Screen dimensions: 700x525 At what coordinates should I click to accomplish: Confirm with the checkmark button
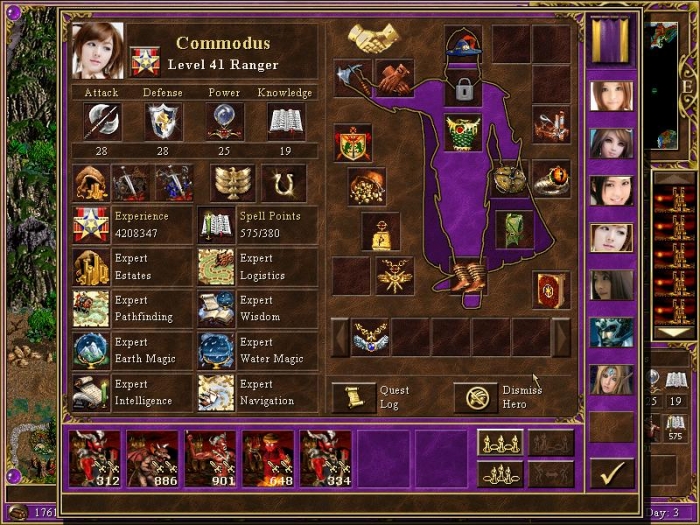pos(611,471)
